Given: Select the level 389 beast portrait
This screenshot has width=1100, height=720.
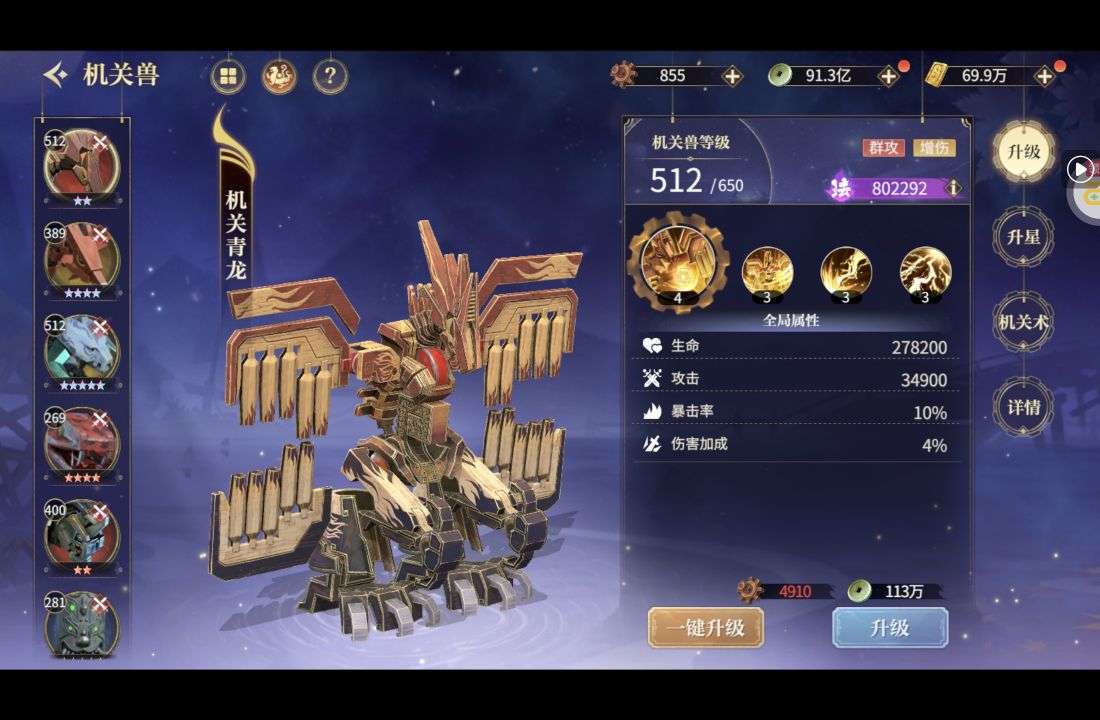Looking at the screenshot, I should 82,257.
